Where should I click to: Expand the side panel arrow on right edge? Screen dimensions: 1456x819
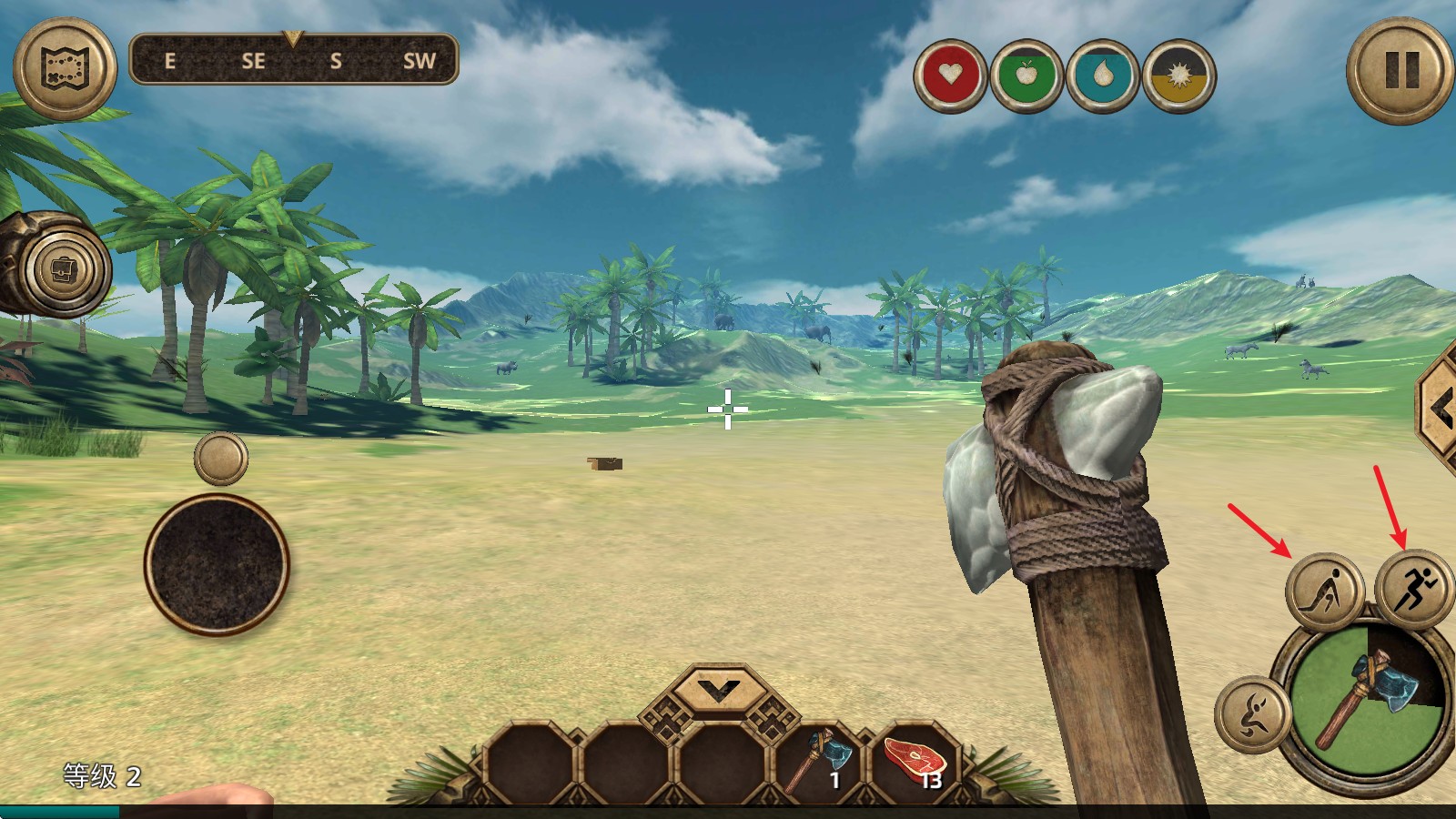click(x=1440, y=411)
